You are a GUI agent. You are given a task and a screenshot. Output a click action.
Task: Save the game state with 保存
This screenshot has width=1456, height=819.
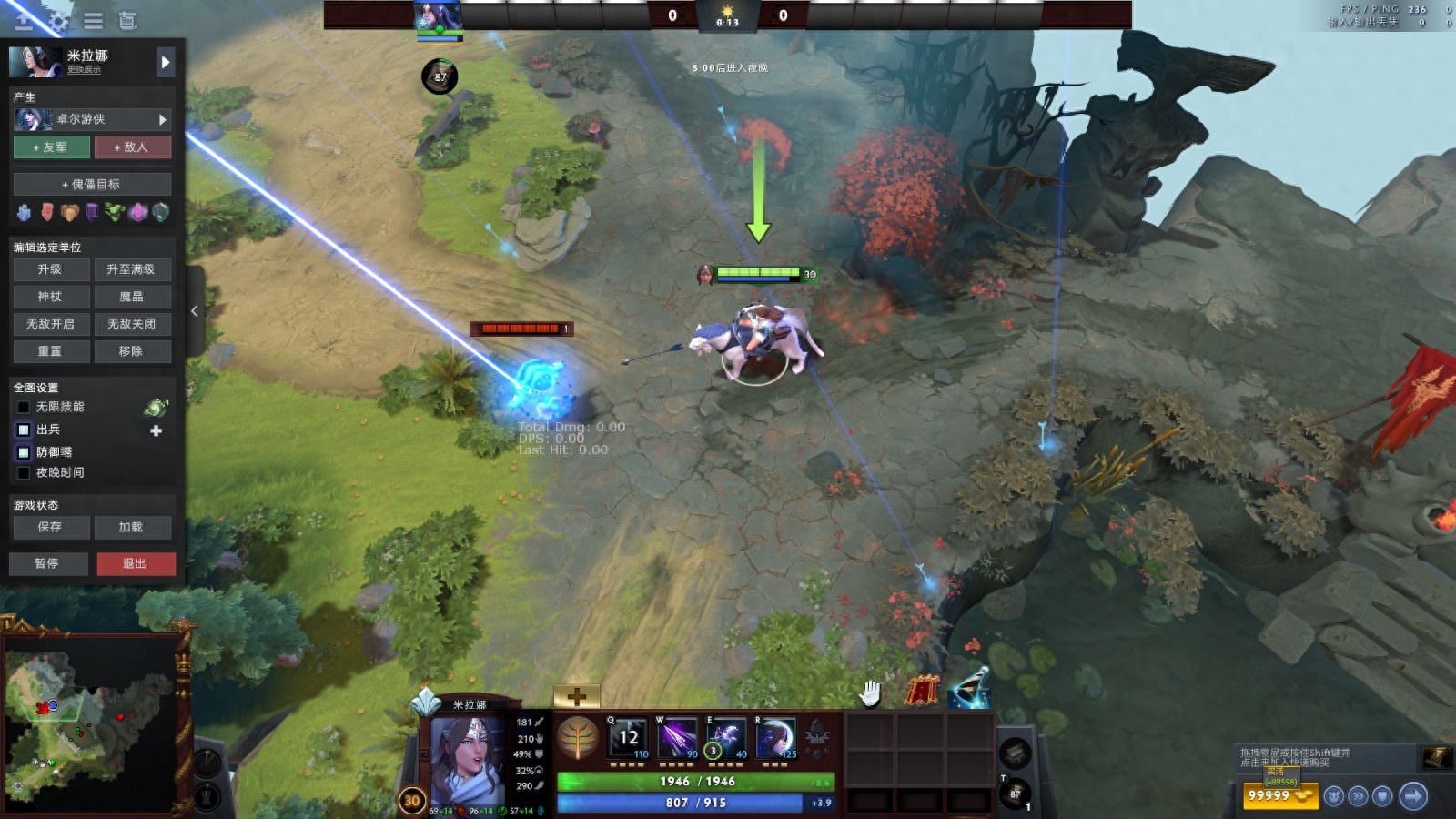(51, 527)
